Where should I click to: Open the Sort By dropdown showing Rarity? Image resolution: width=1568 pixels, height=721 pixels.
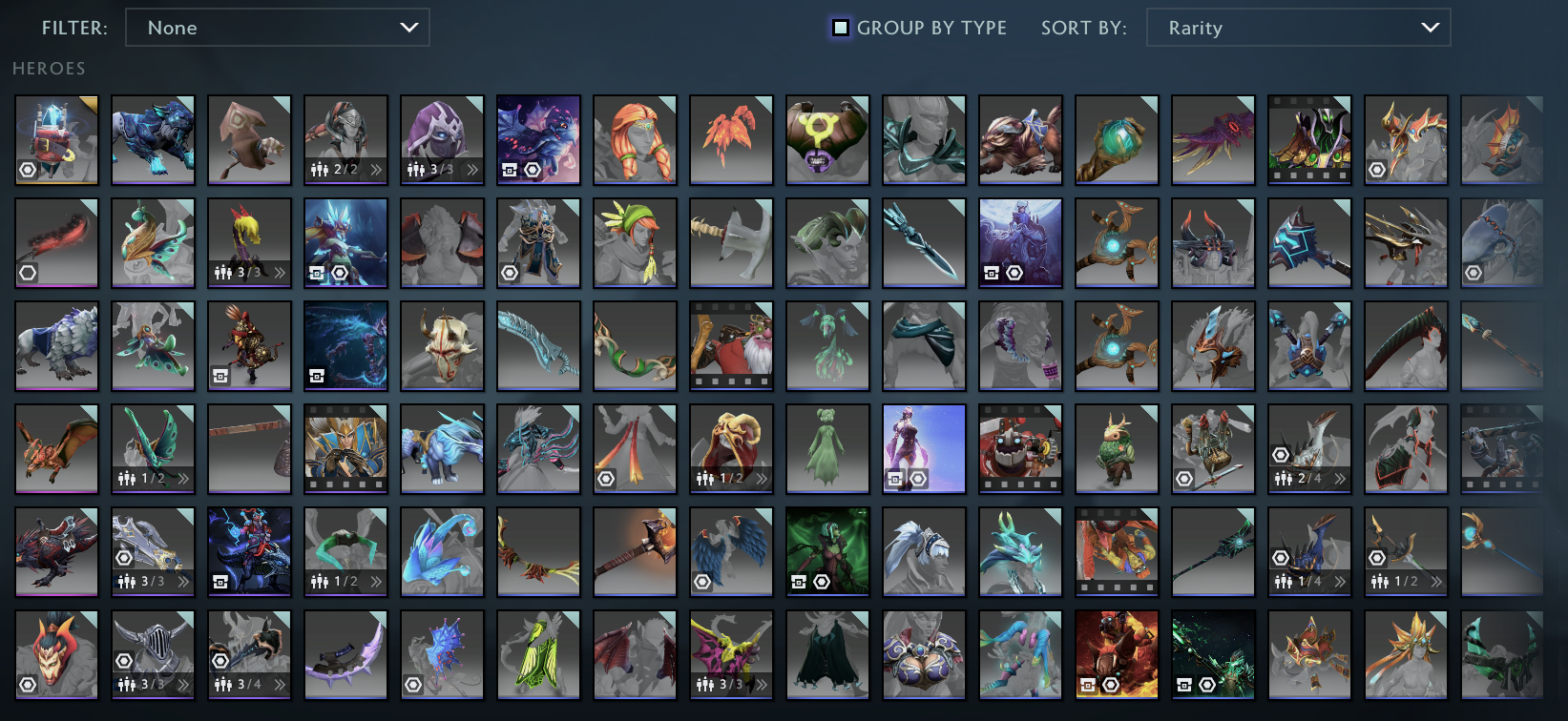[x=1298, y=28]
